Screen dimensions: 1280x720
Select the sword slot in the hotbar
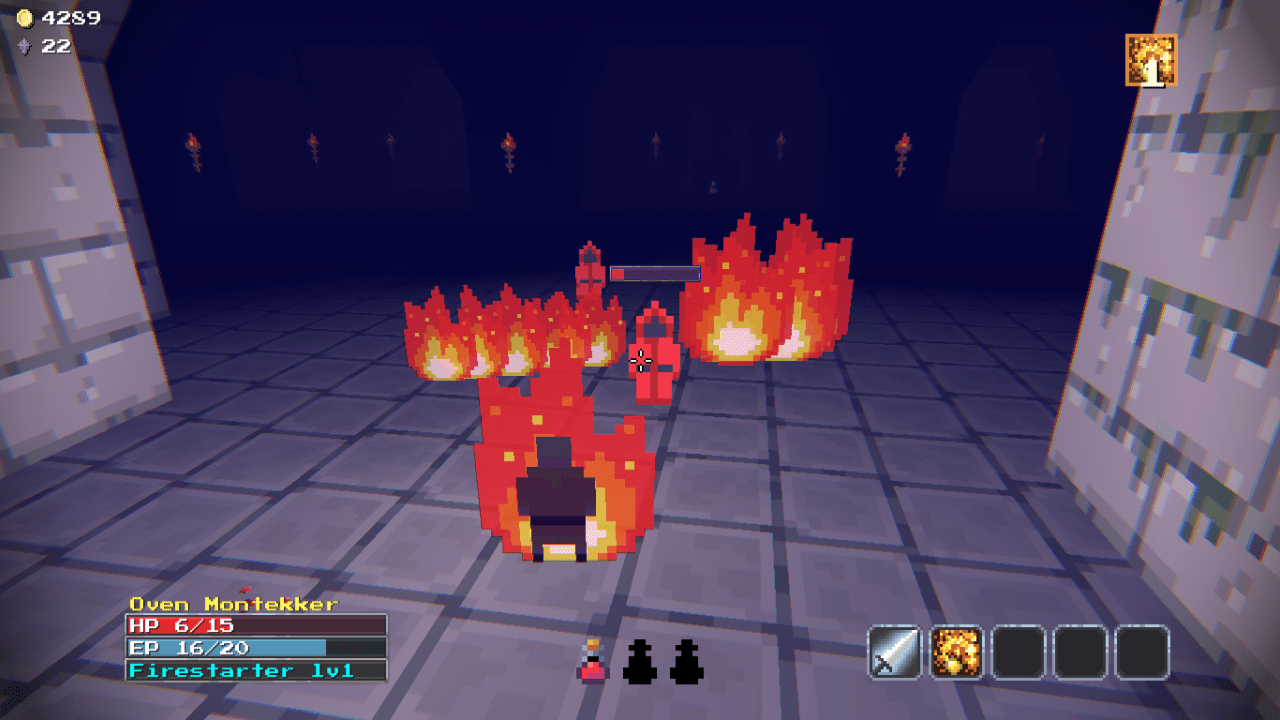tap(894, 653)
